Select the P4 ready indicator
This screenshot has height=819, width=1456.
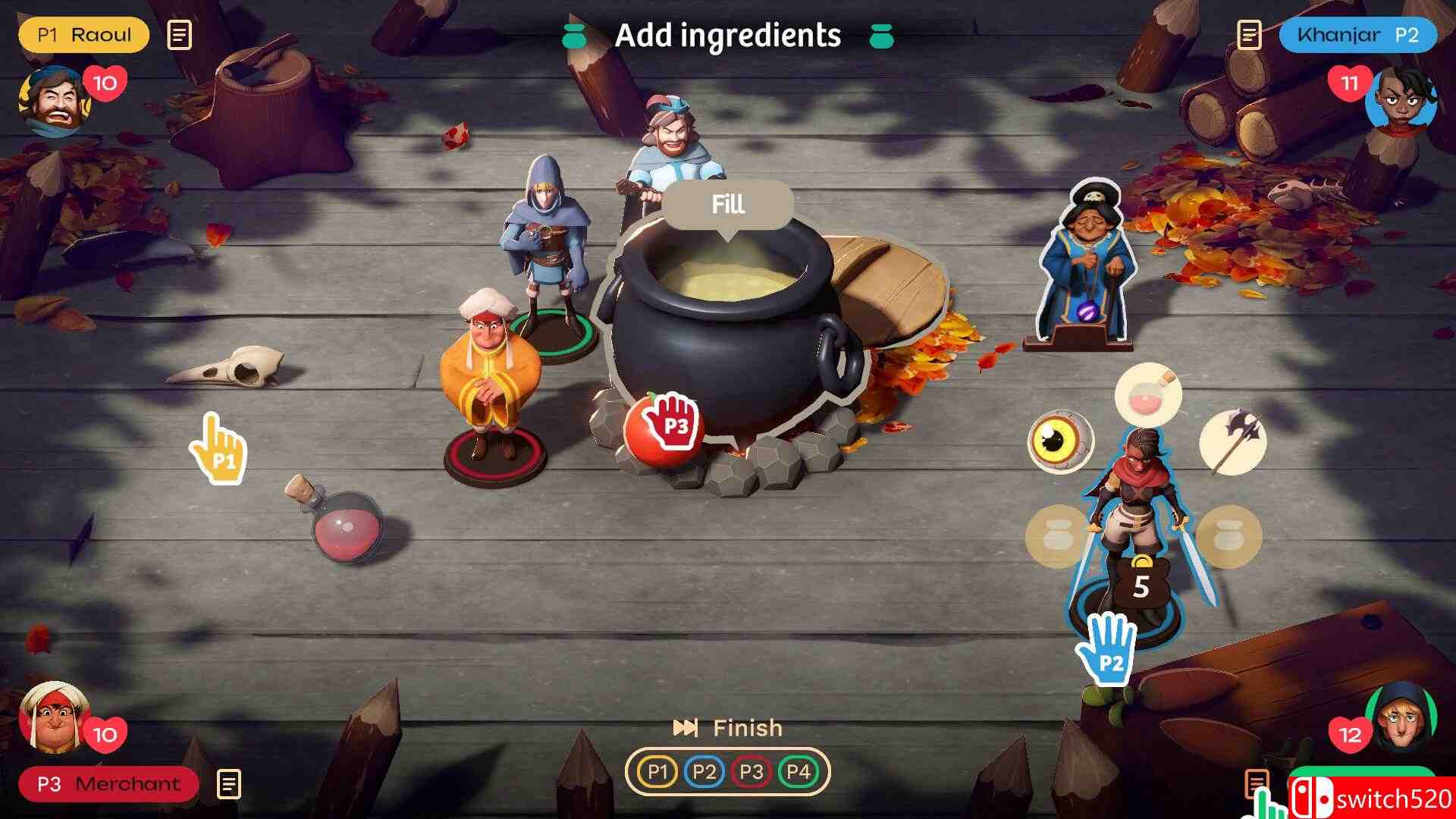point(799,772)
